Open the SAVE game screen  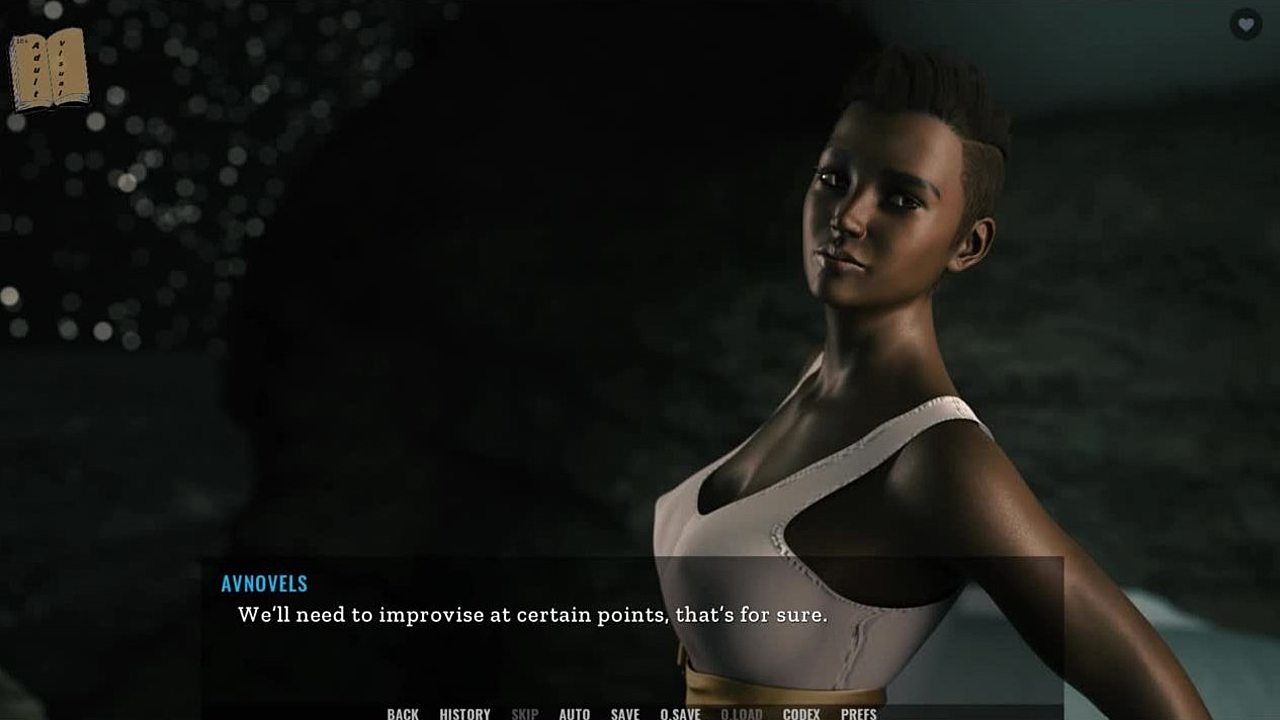625,713
